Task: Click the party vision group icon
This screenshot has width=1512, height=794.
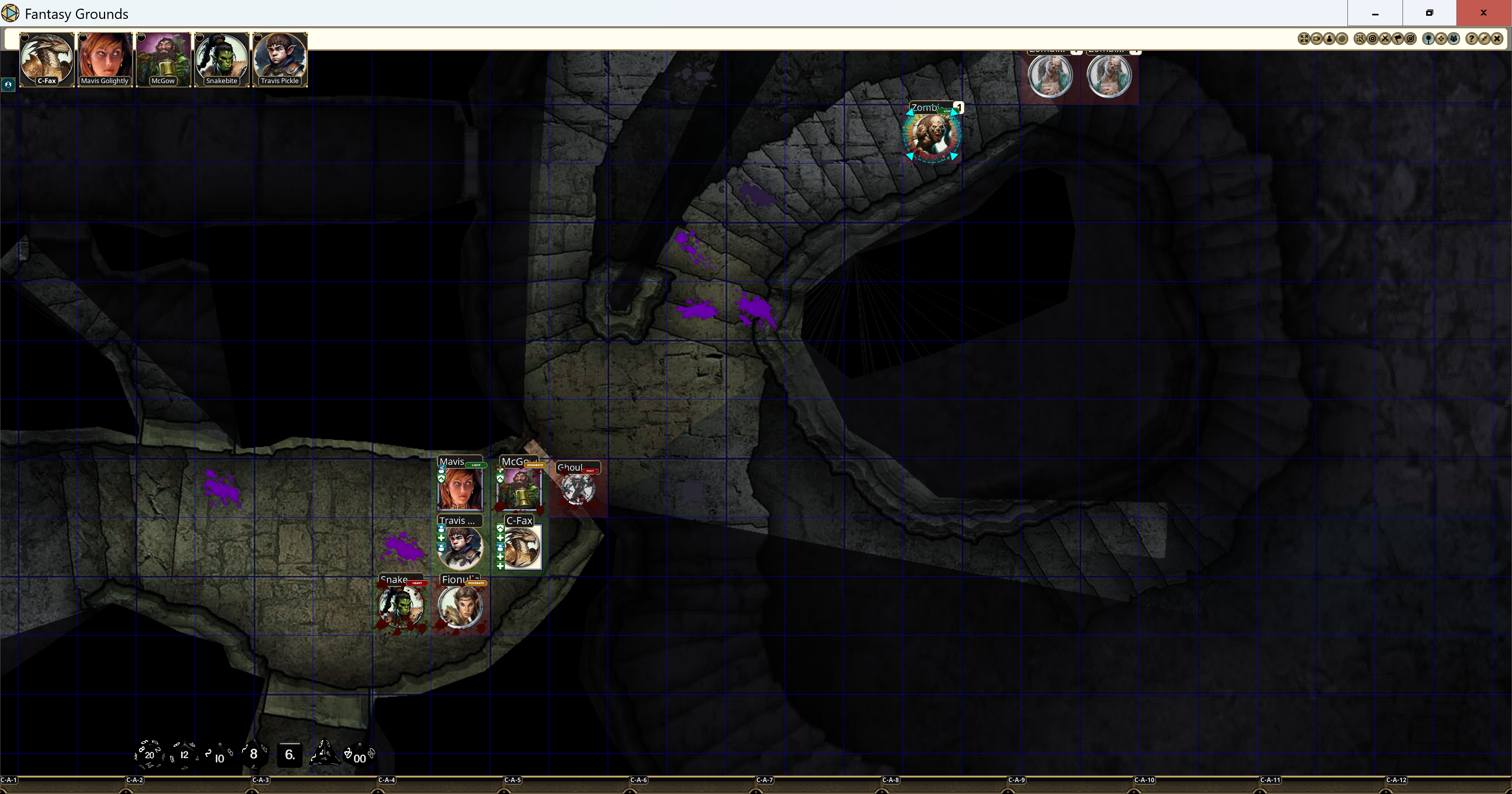Action: pos(1453,39)
